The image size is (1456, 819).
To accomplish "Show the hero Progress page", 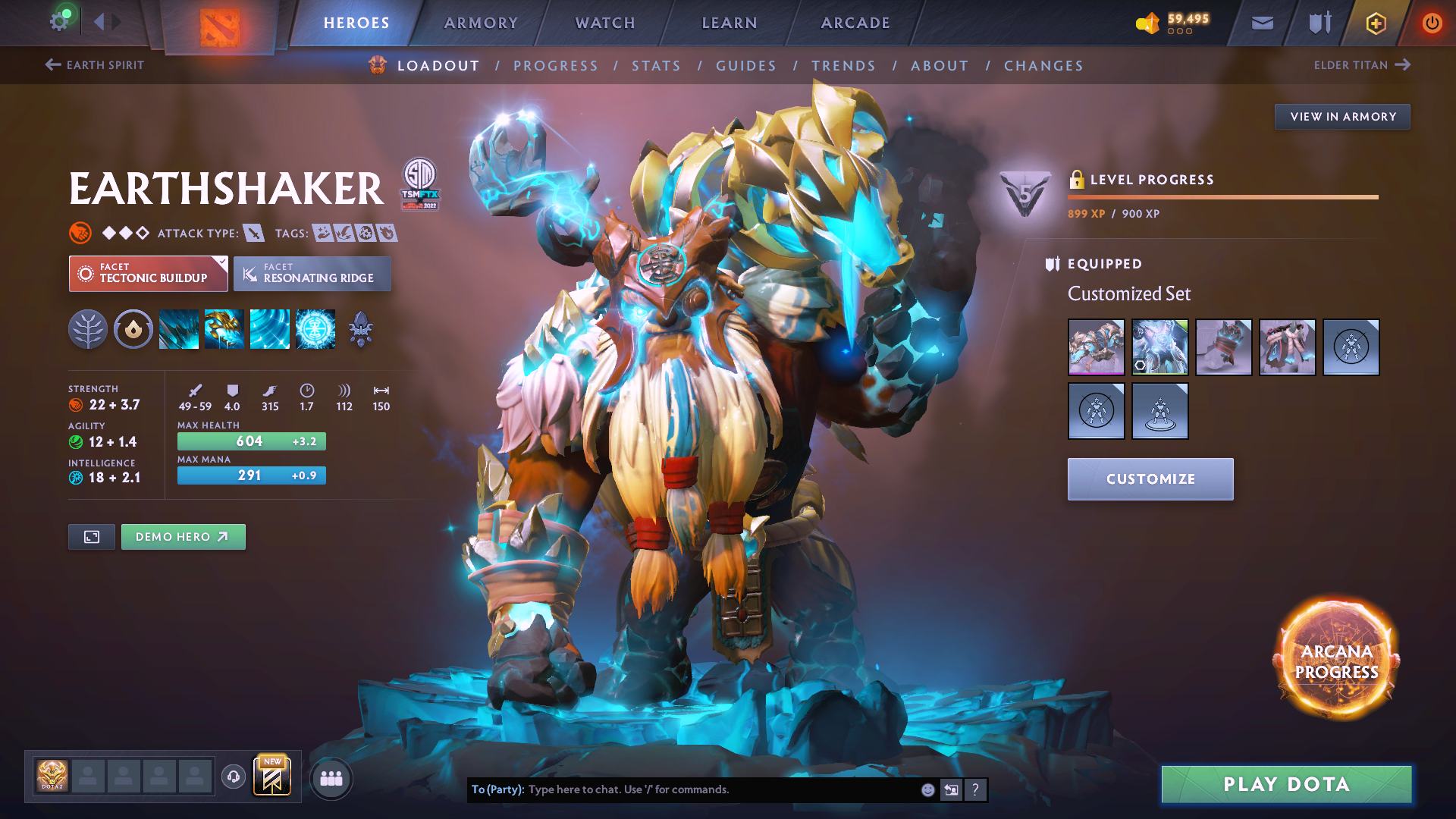I will [556, 66].
